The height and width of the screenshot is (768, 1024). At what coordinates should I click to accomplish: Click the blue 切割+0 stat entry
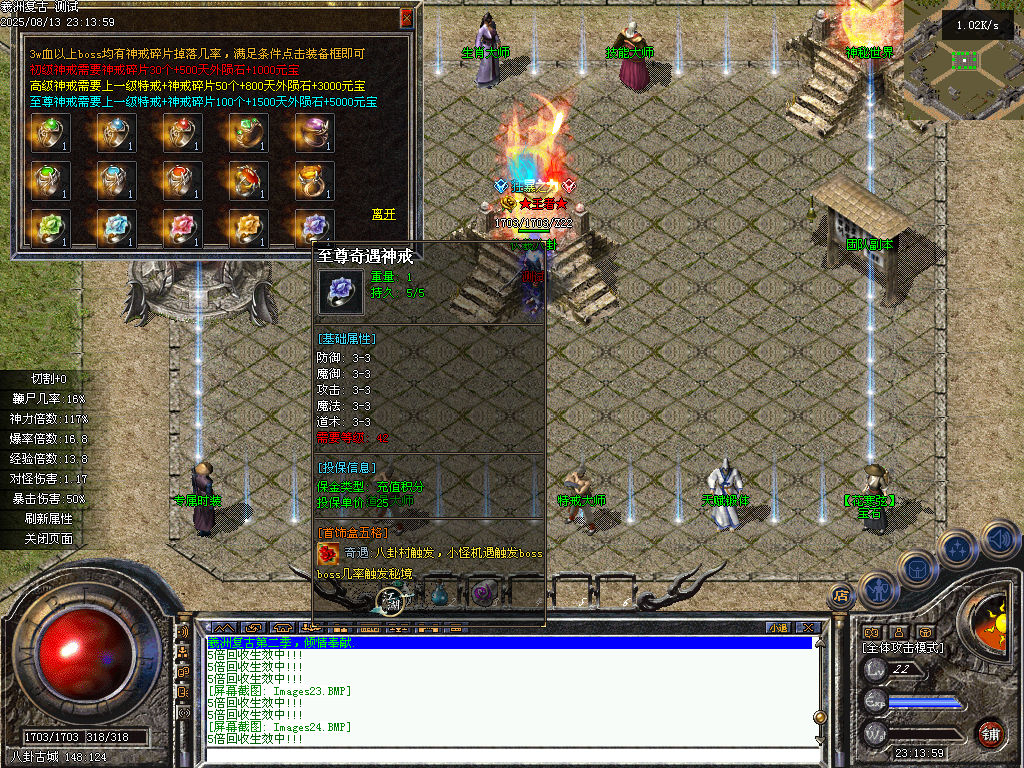49,379
